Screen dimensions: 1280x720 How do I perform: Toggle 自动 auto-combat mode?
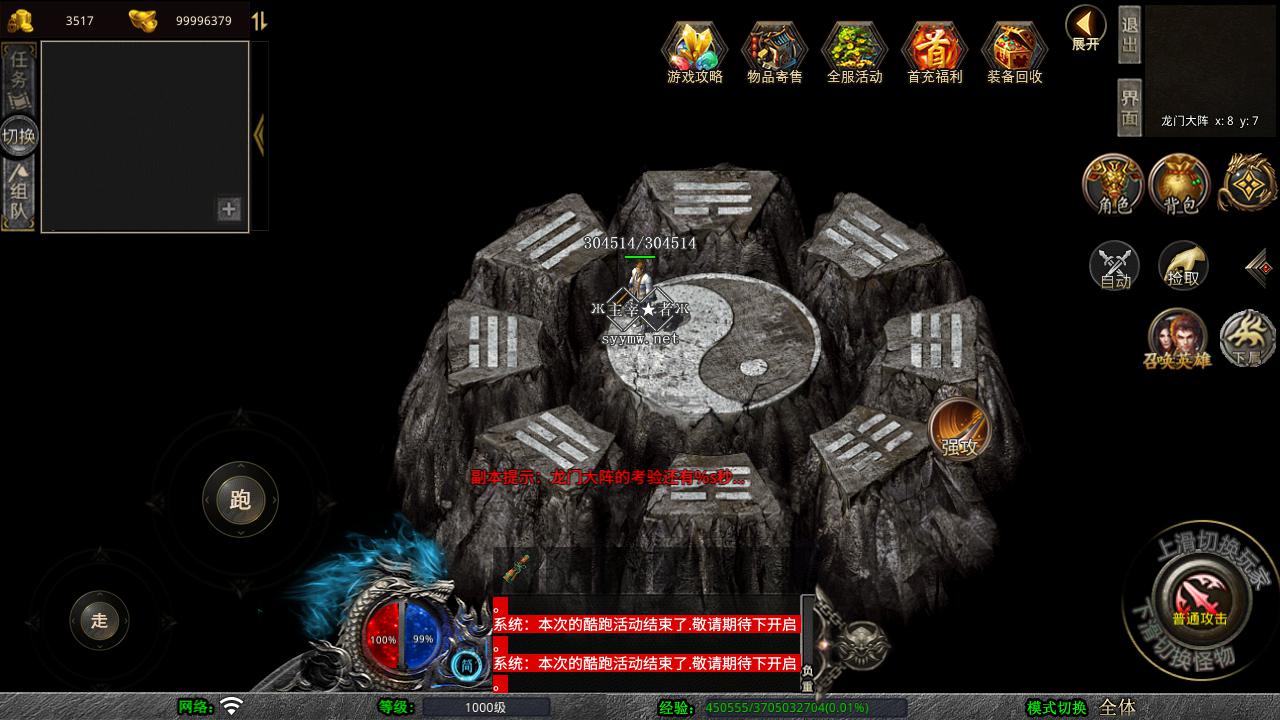[1115, 266]
